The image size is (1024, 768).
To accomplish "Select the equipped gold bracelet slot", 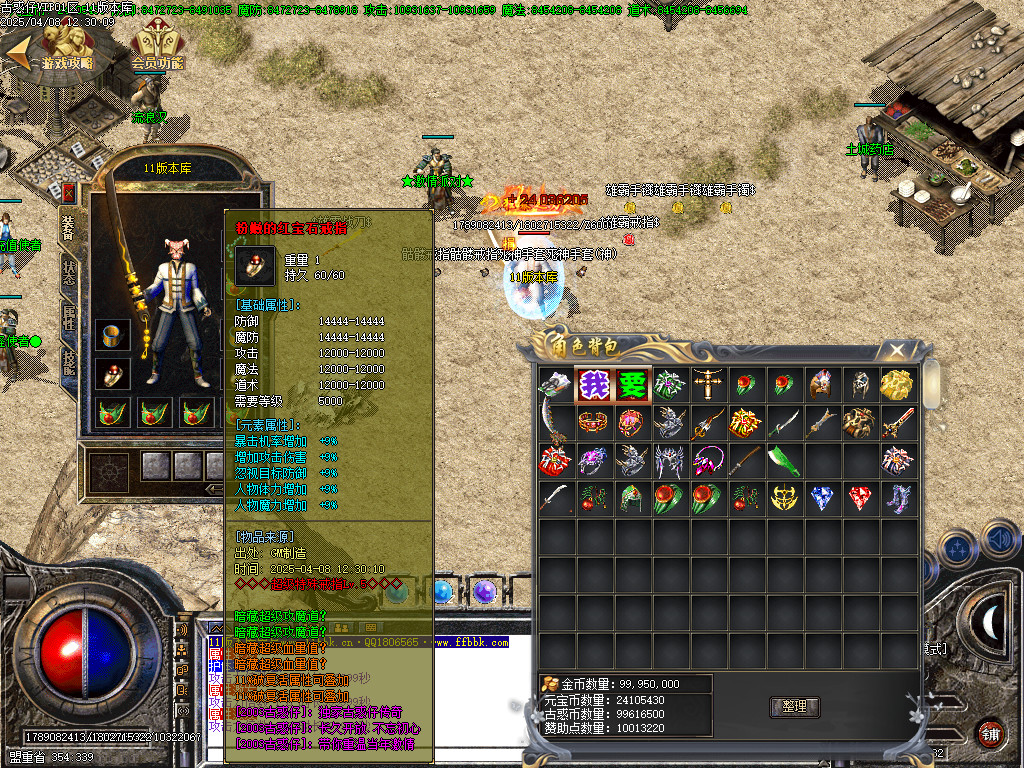I will pyautogui.click(x=112, y=335).
